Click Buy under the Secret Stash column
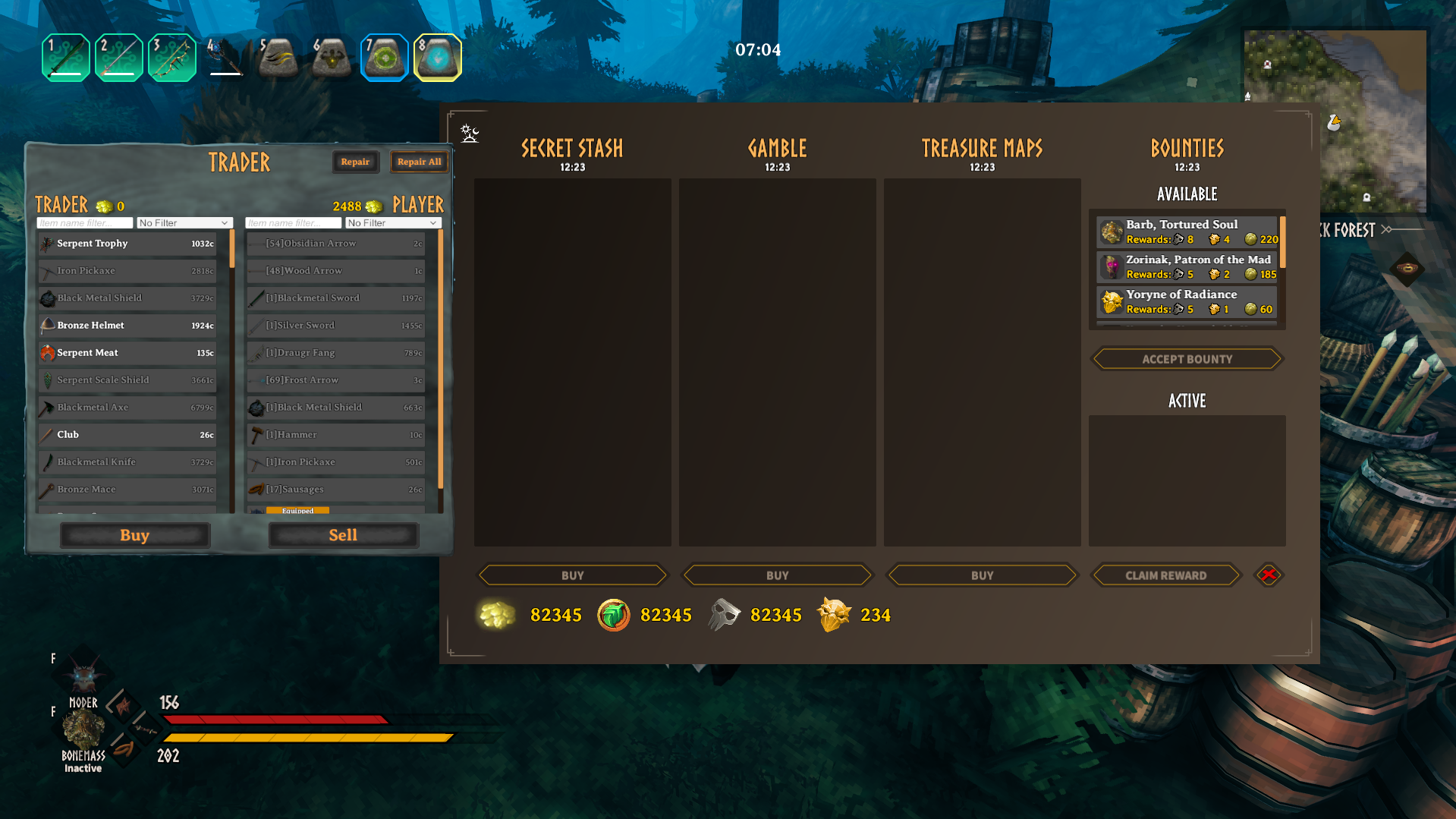1456x819 pixels. [x=572, y=575]
